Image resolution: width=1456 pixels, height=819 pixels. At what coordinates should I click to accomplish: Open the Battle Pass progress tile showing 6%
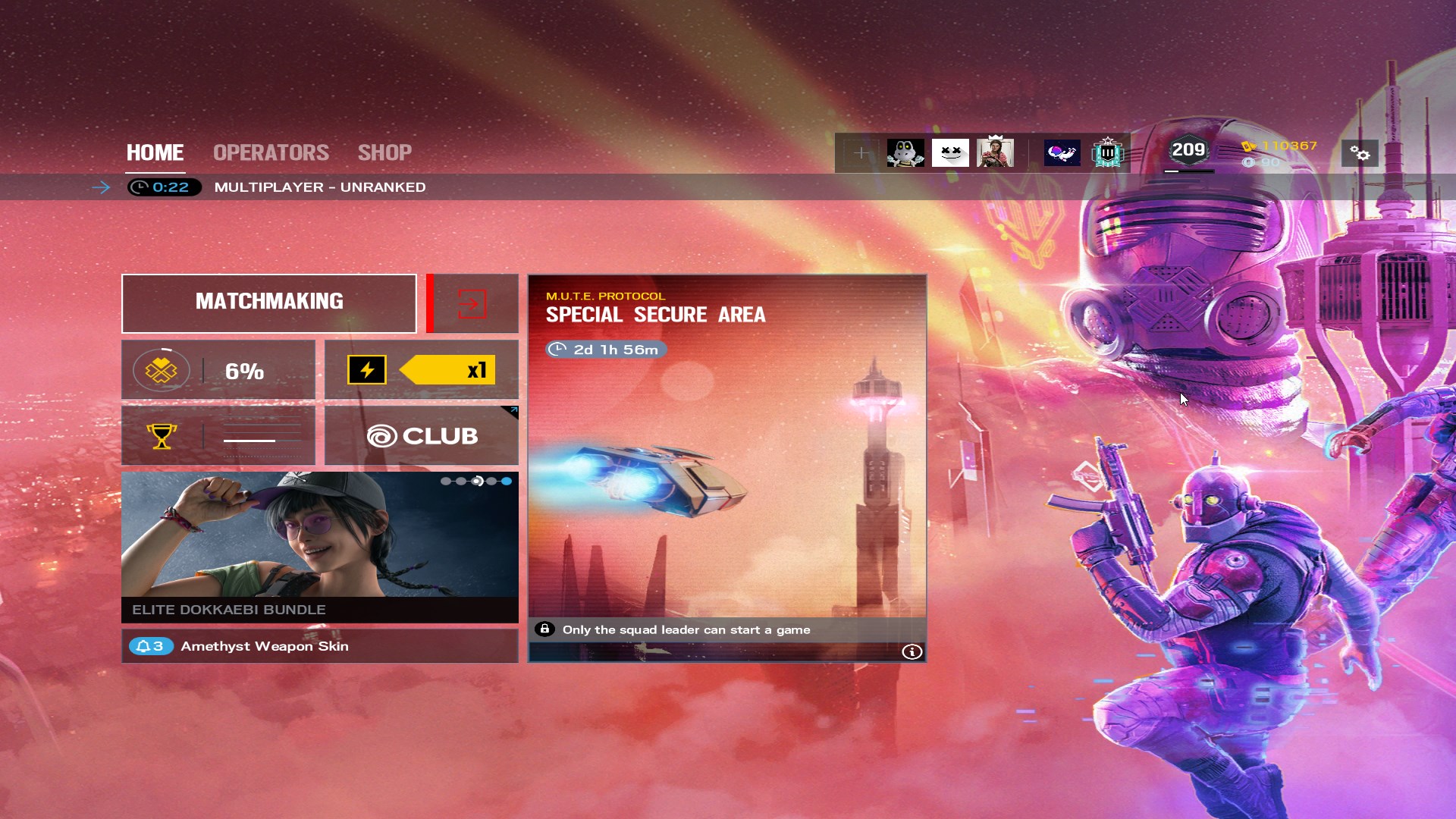click(218, 370)
